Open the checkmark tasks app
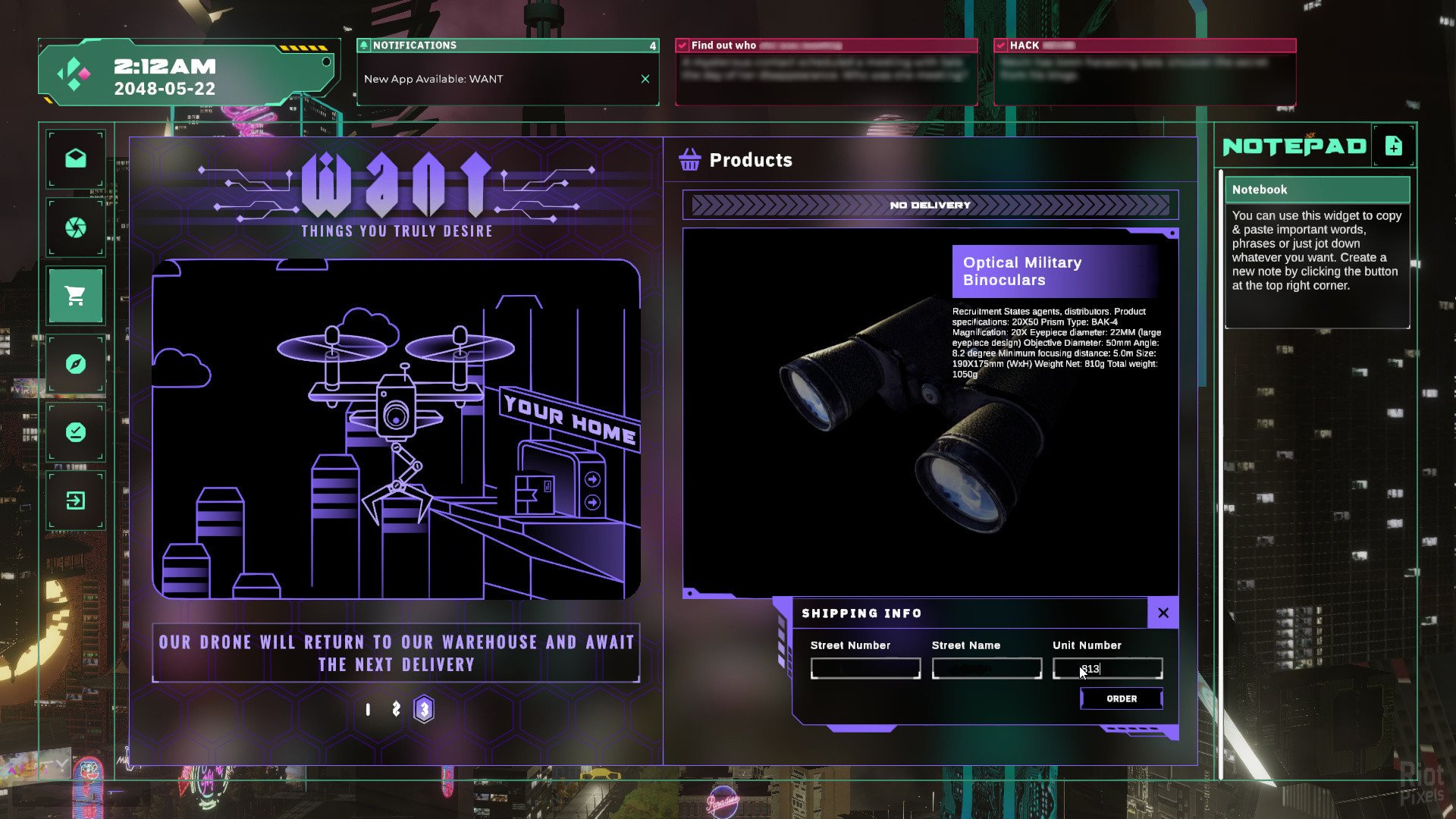This screenshot has height=819, width=1456. click(75, 432)
